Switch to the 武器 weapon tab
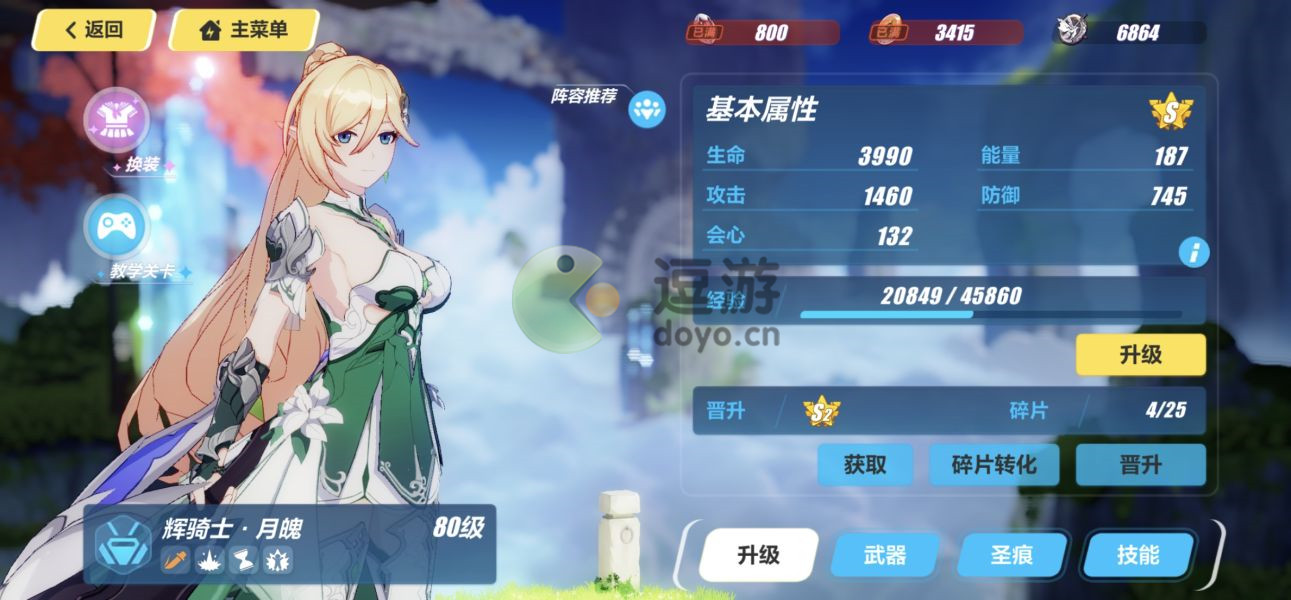1291x600 pixels. click(x=884, y=555)
